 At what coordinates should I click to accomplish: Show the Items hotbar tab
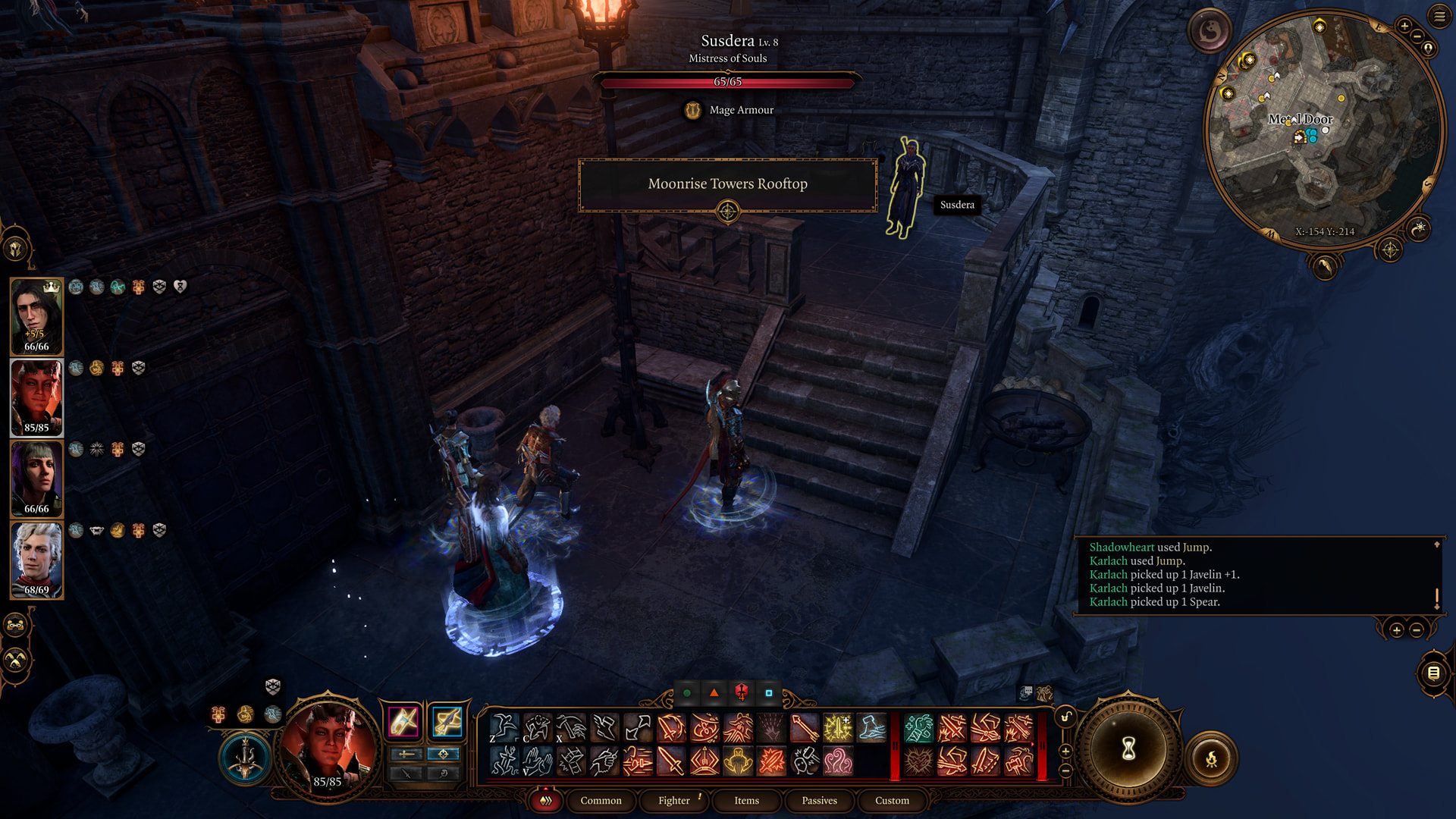coord(746,801)
